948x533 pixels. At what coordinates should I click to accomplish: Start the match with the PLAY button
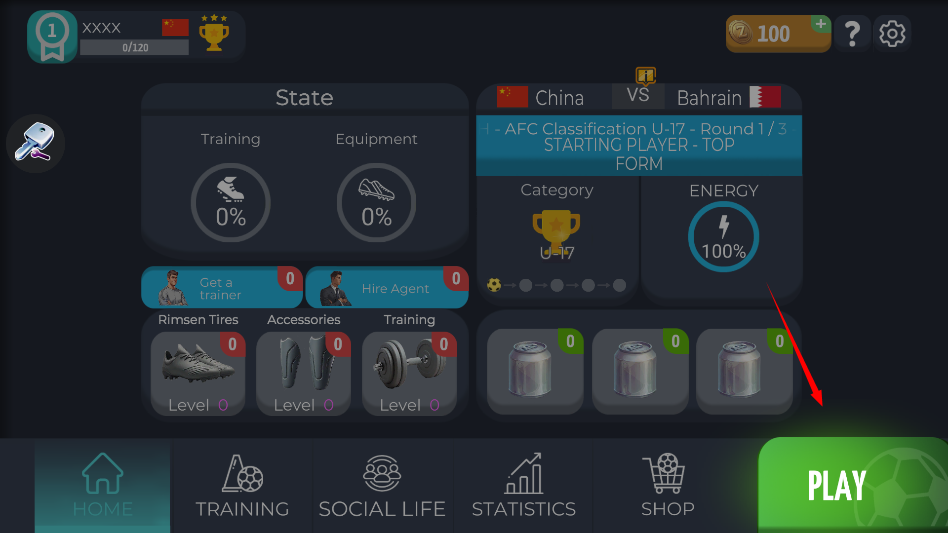click(851, 485)
